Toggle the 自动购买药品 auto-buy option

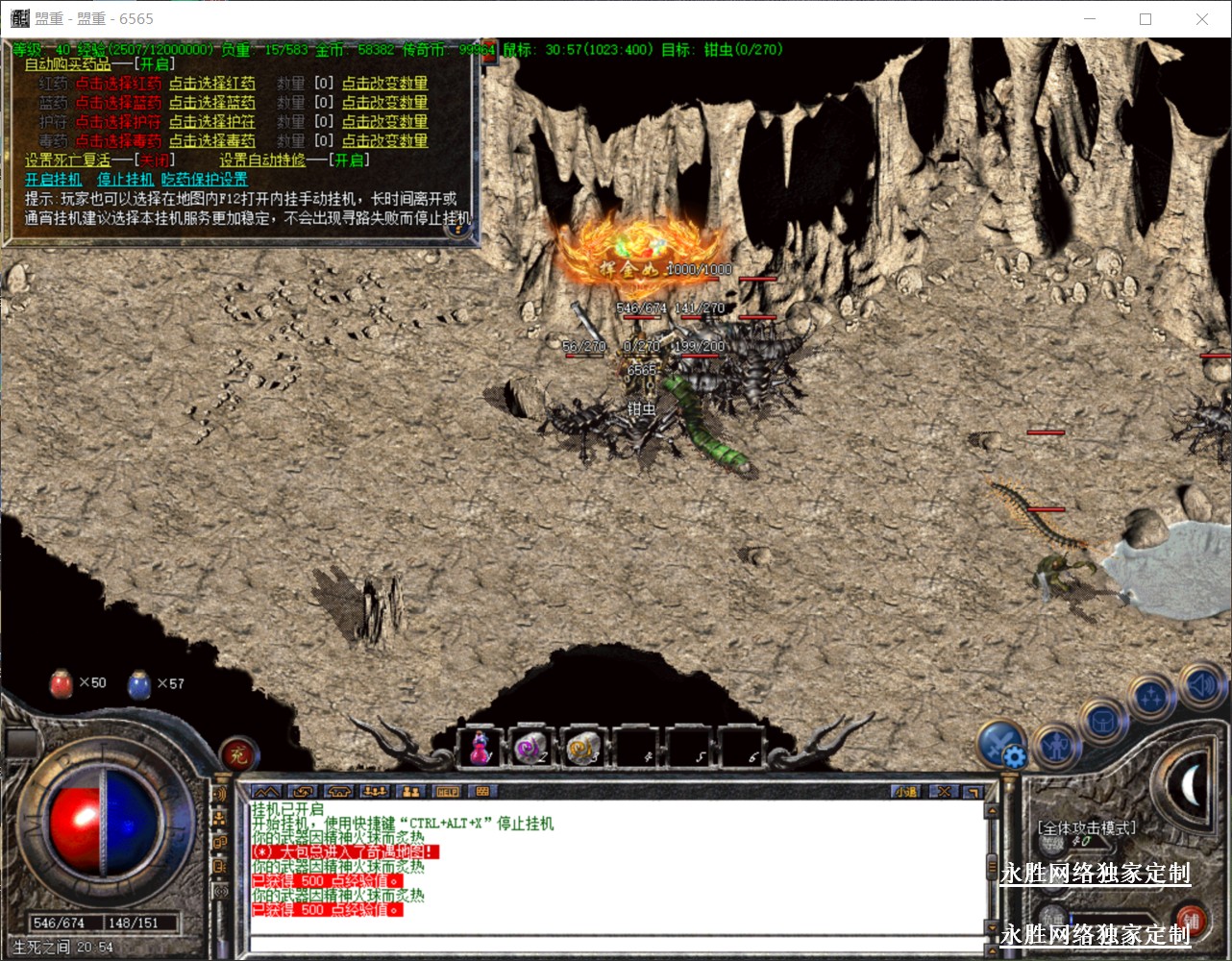click(x=156, y=64)
